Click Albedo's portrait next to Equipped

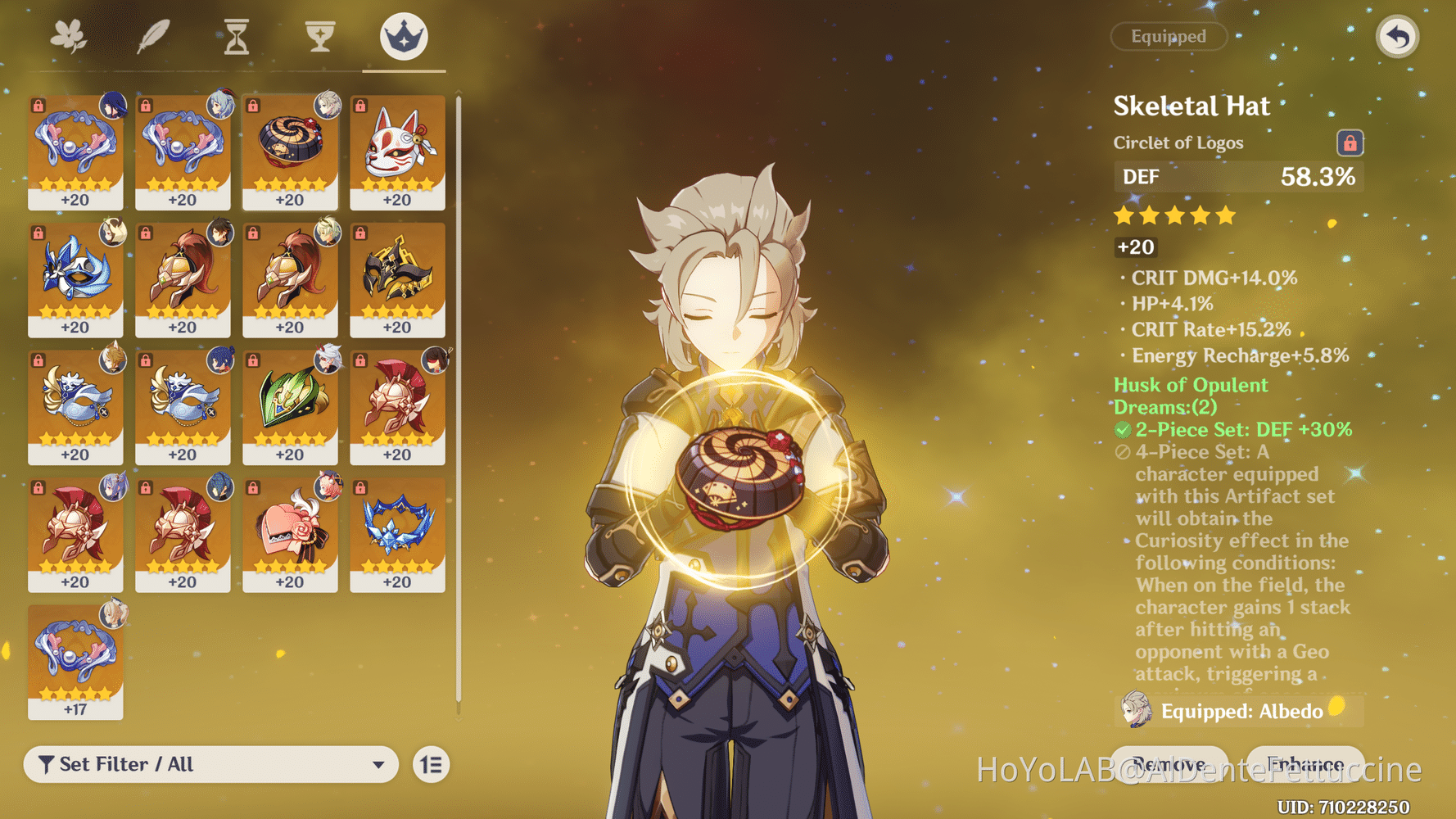[1134, 711]
